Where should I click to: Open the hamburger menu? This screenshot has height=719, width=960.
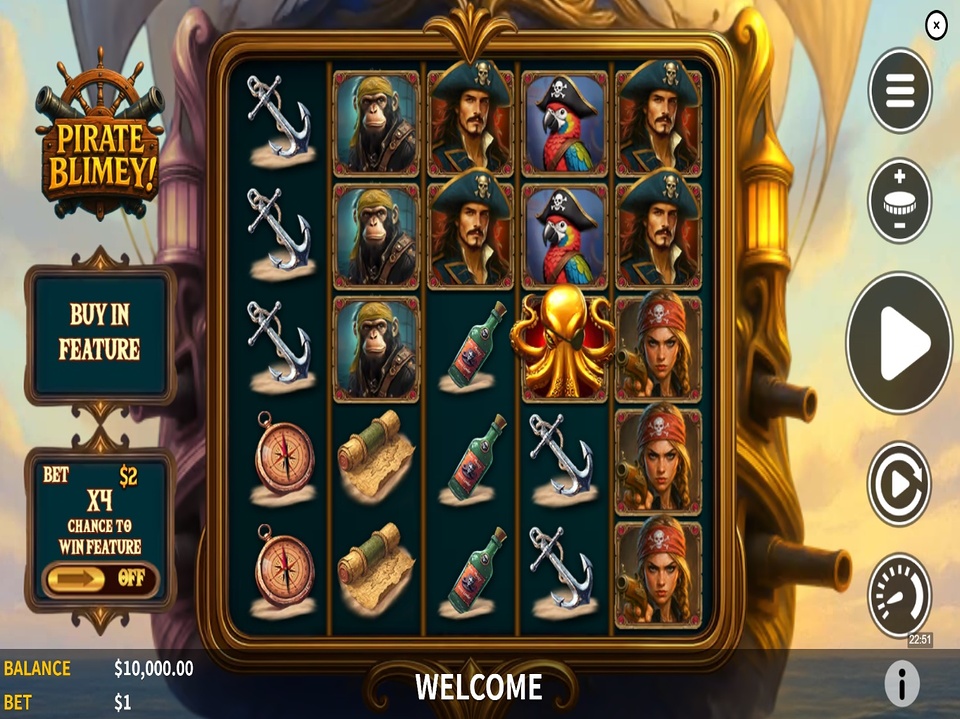(x=900, y=90)
